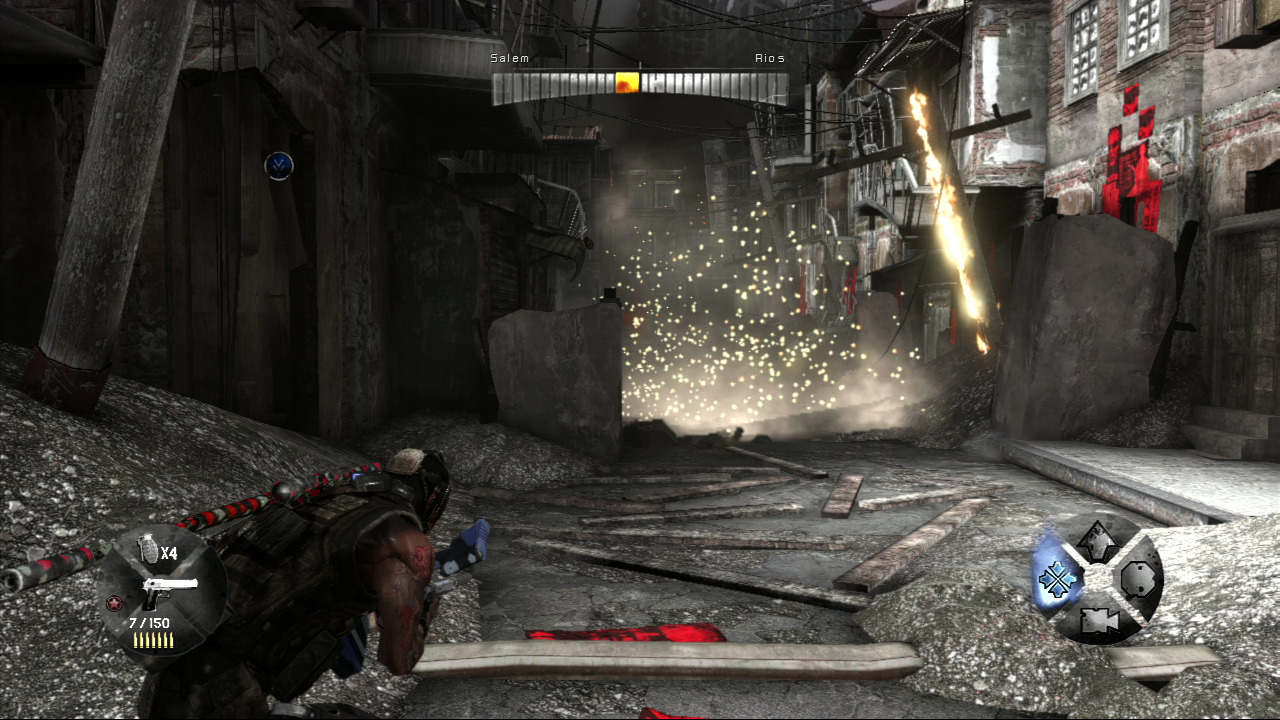The image size is (1280, 720).
Task: Select the grenade on the weapon wheel
Action: [x=148, y=549]
